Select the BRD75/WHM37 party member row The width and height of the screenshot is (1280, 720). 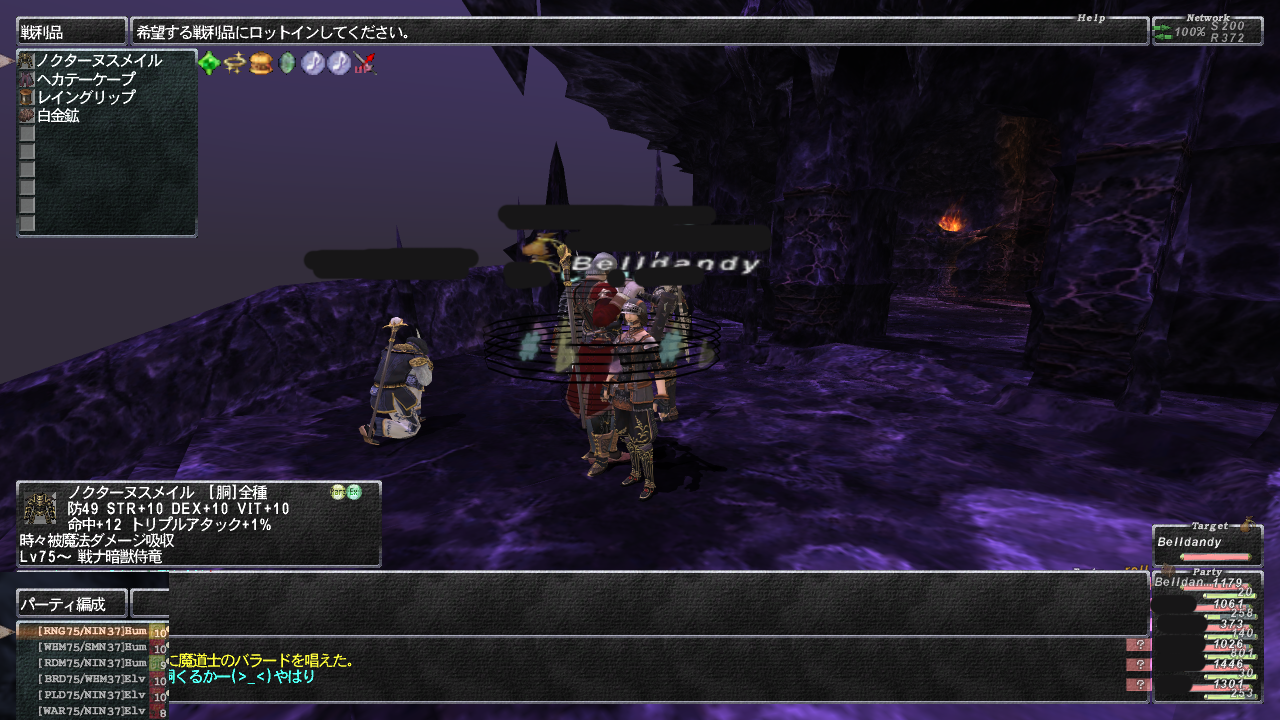pos(92,680)
